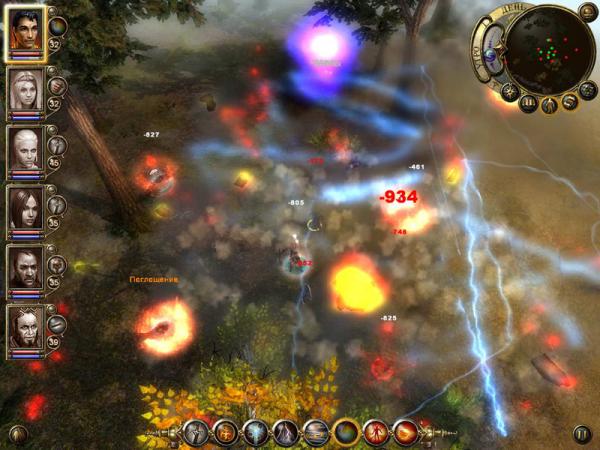Click the round button in bottom-right corner
The image size is (600, 450).
click(x=582, y=433)
